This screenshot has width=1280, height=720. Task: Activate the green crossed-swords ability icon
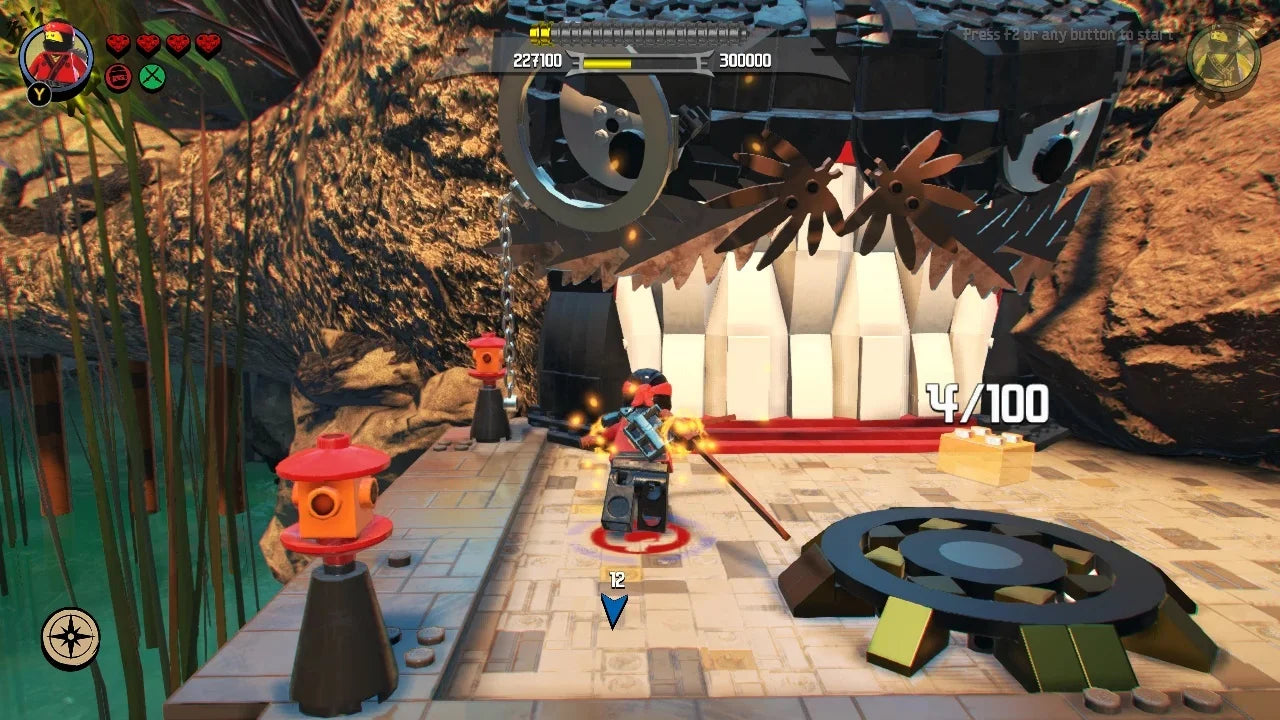151,78
